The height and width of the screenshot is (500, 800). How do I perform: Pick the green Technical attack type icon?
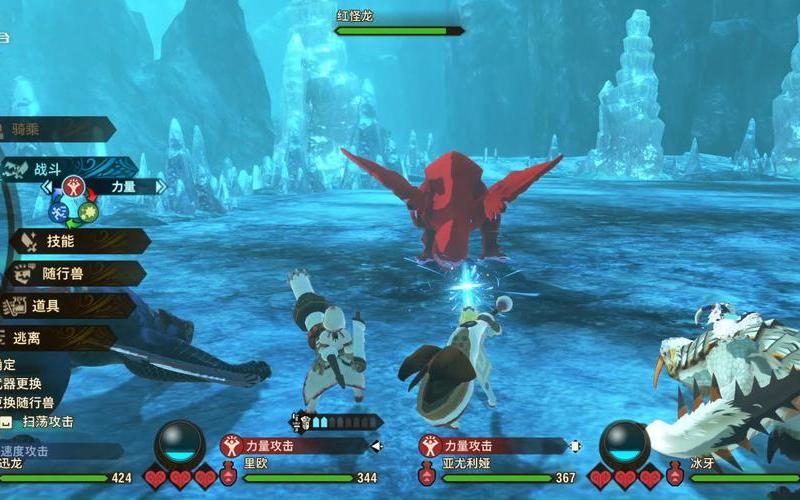point(88,211)
